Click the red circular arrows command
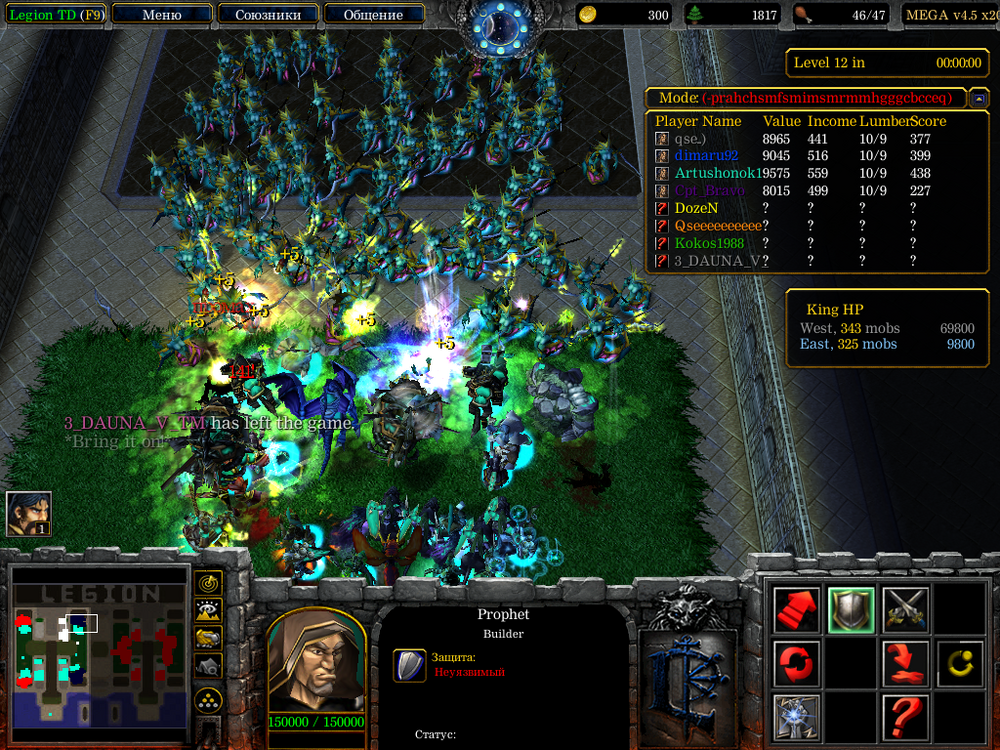Image resolution: width=1000 pixels, height=750 pixels. point(797,663)
